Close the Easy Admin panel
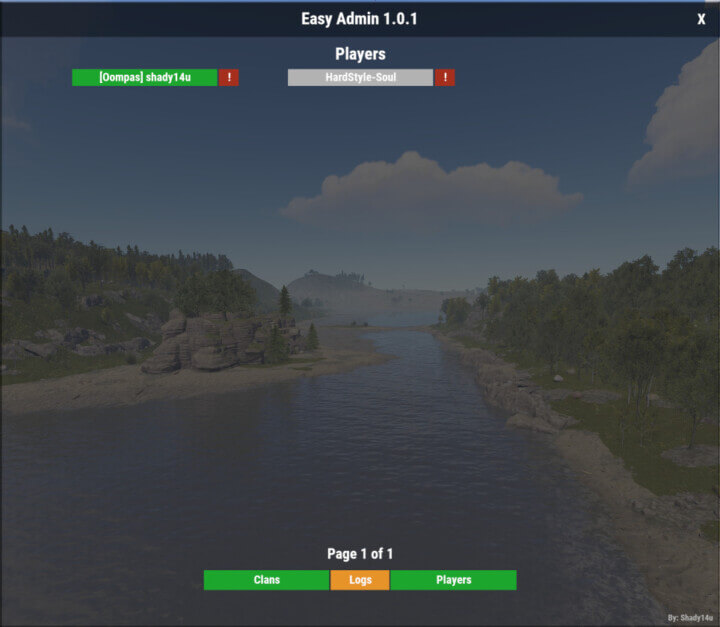Viewport: 720px width, 627px height. tap(701, 19)
